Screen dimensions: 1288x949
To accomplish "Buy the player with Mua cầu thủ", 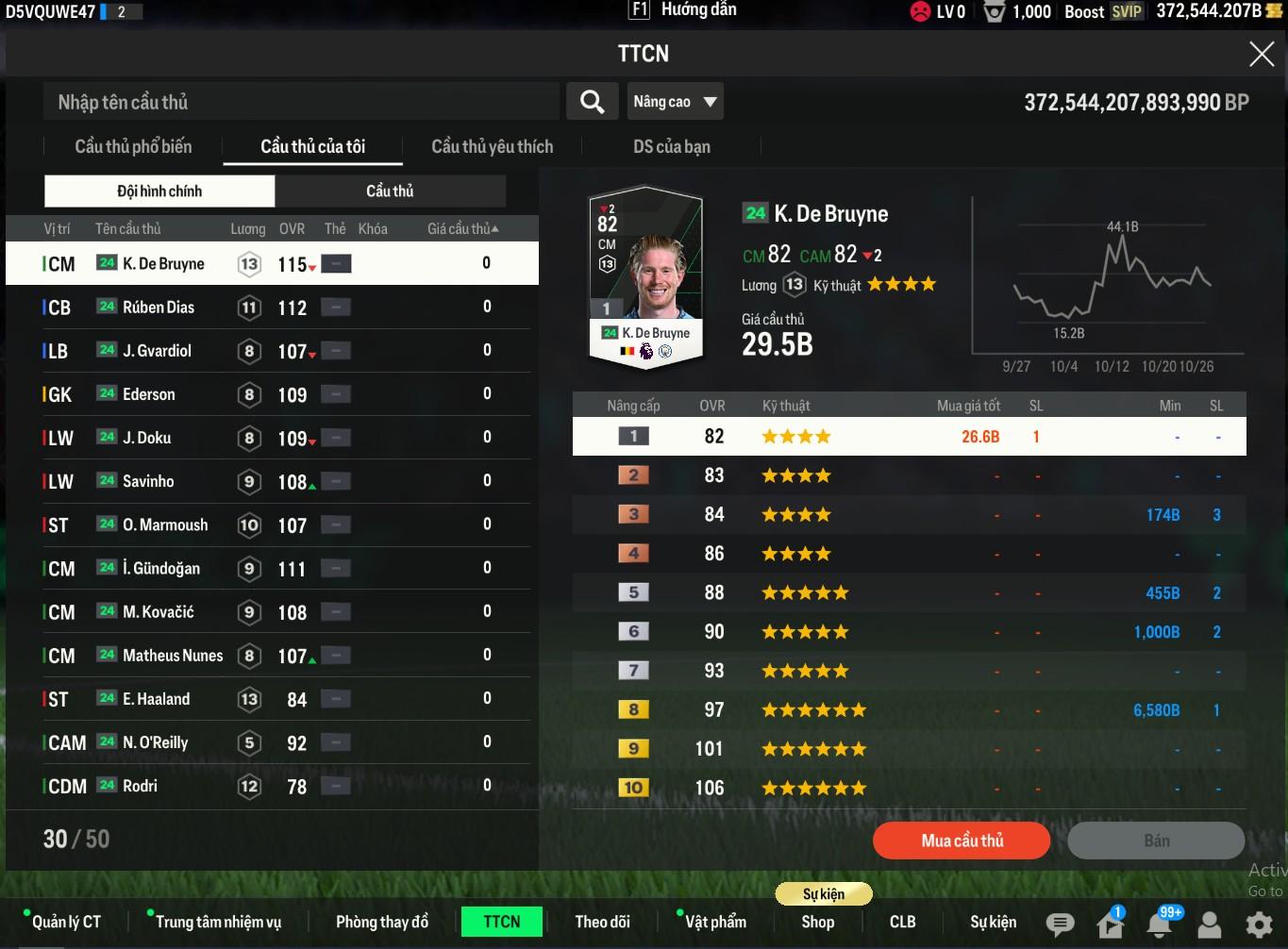I will point(962,841).
